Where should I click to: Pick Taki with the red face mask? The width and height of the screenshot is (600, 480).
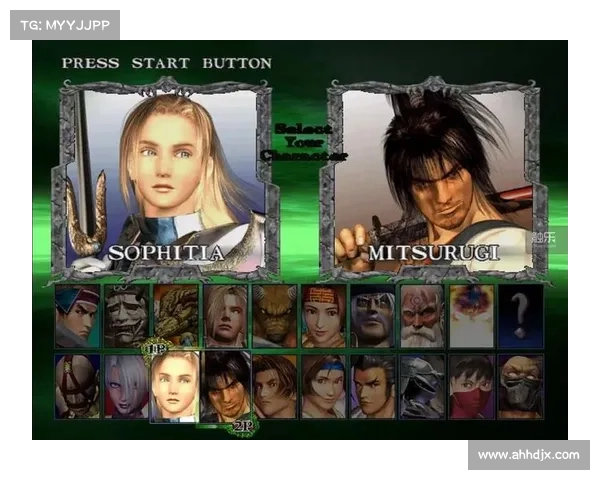pyautogui.click(x=470, y=386)
